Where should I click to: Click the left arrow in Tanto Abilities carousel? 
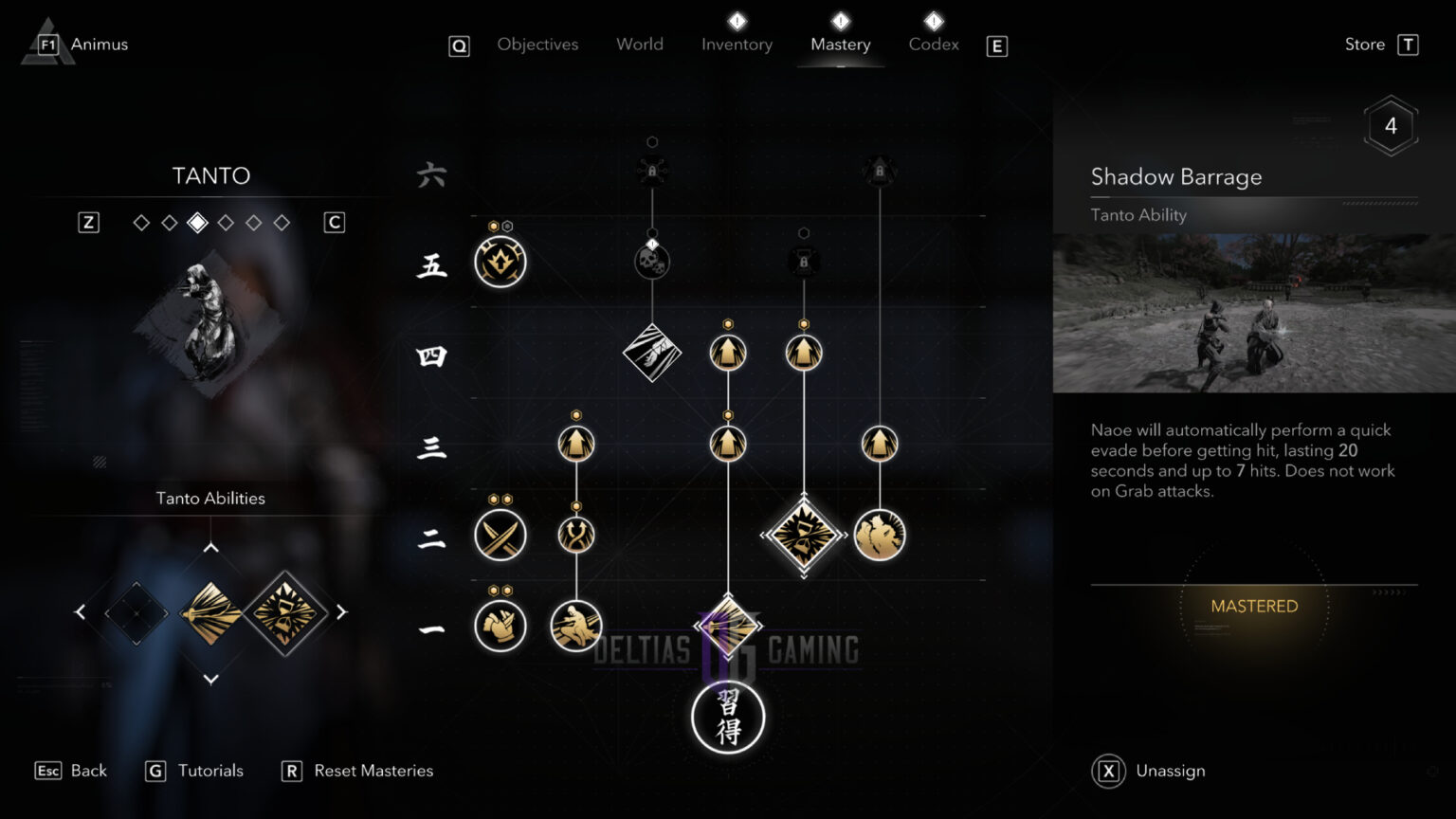81,611
